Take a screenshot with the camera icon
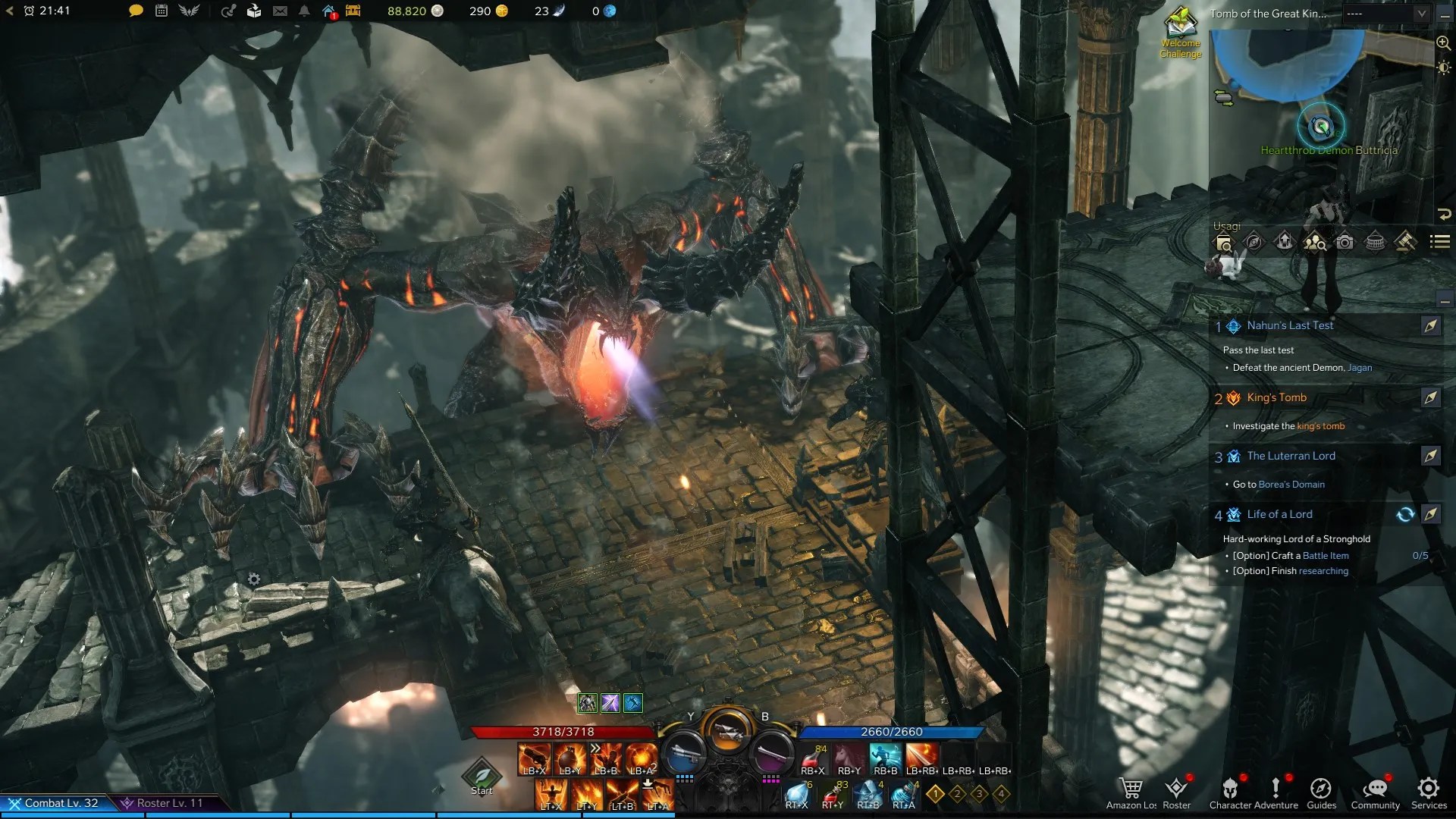The width and height of the screenshot is (1456, 819). point(1345,243)
